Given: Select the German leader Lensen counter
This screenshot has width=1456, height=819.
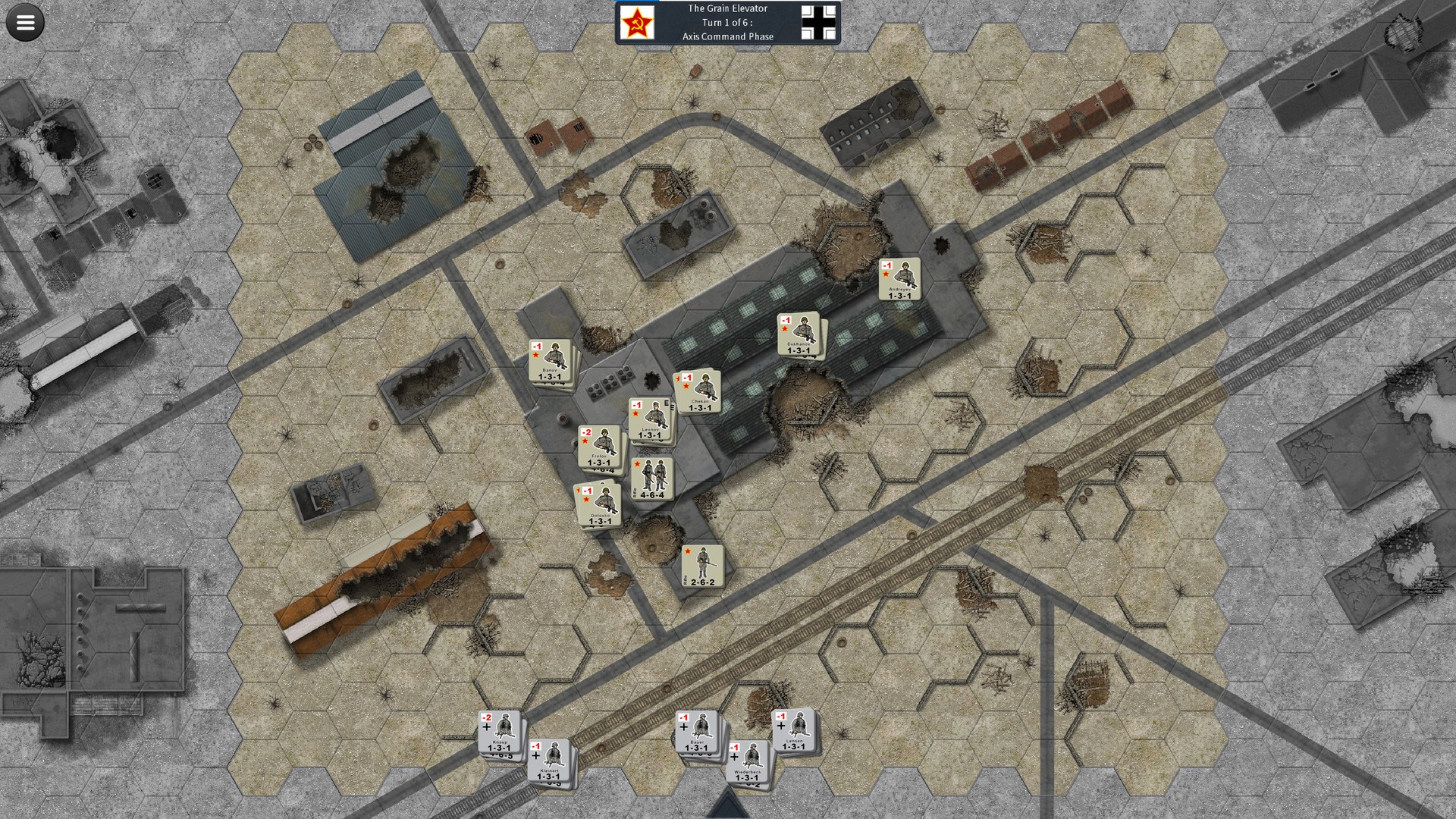Looking at the screenshot, I should [793, 731].
